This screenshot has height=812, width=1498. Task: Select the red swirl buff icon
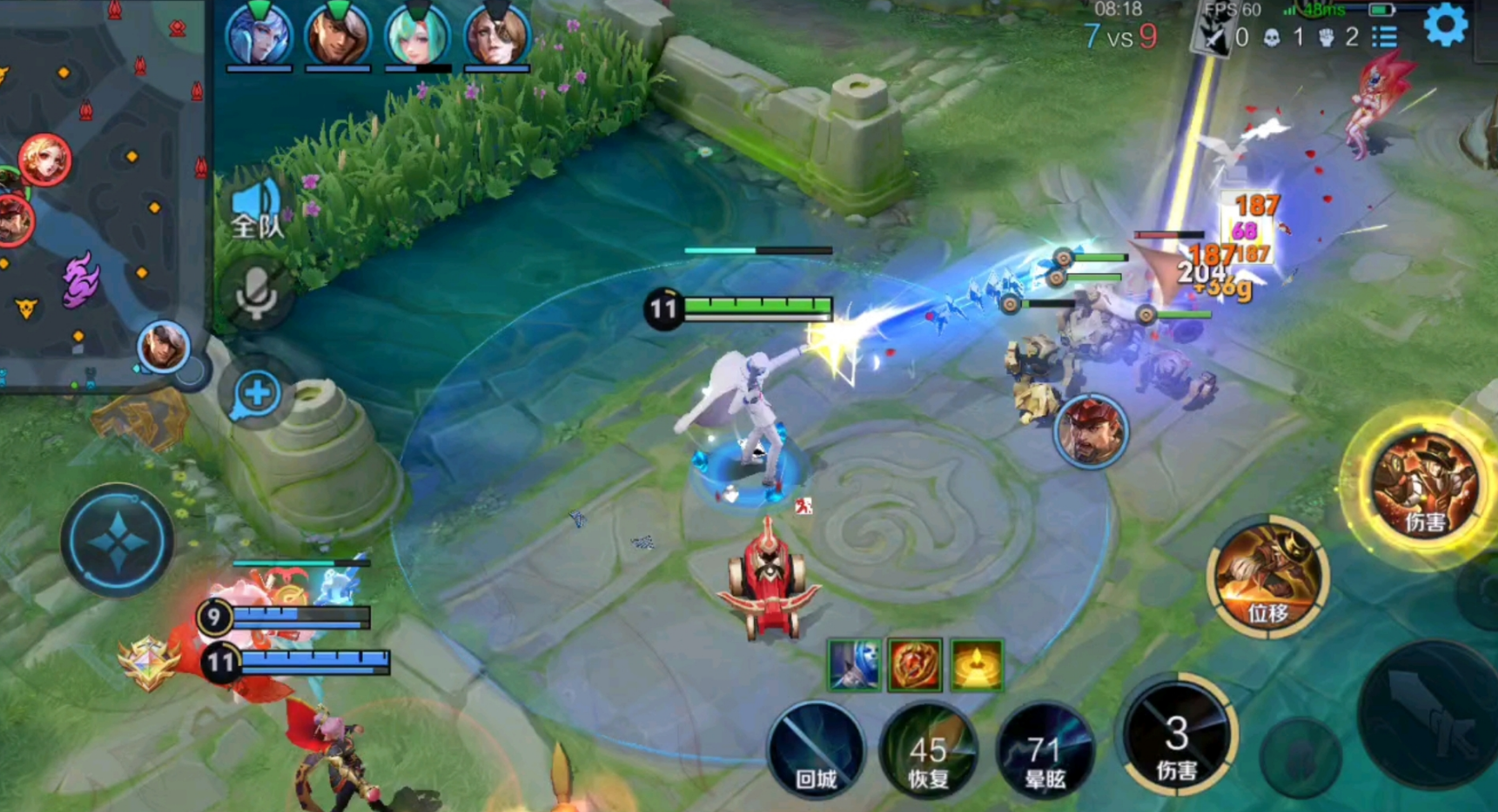(915, 665)
